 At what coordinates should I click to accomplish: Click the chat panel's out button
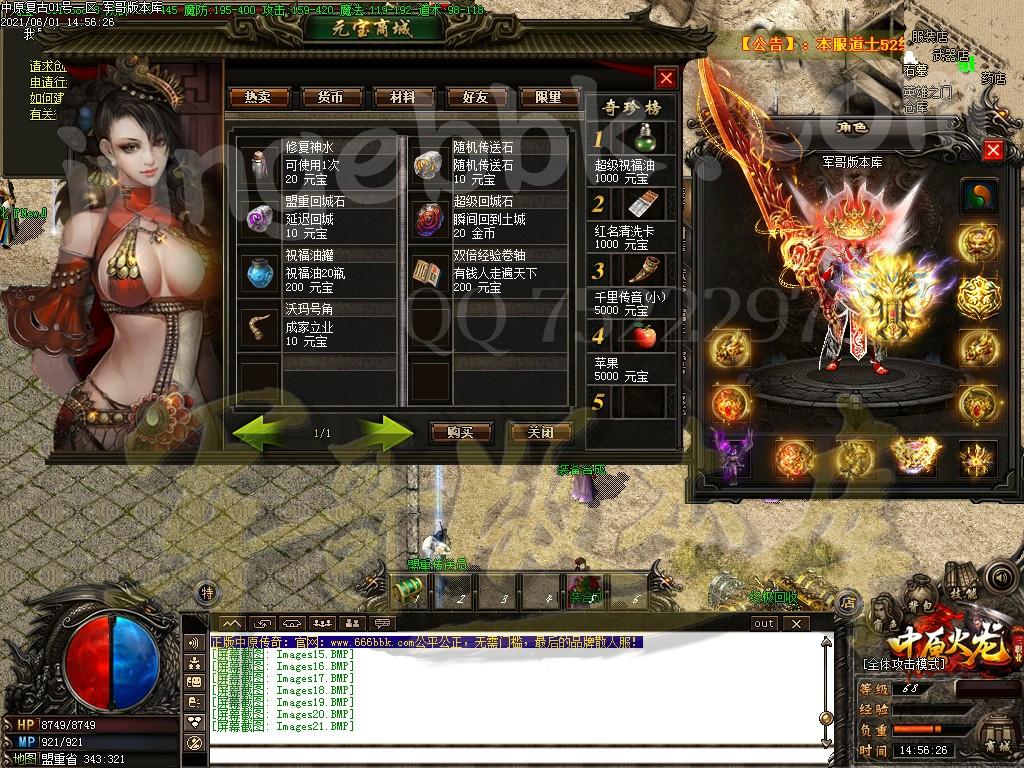[x=764, y=623]
